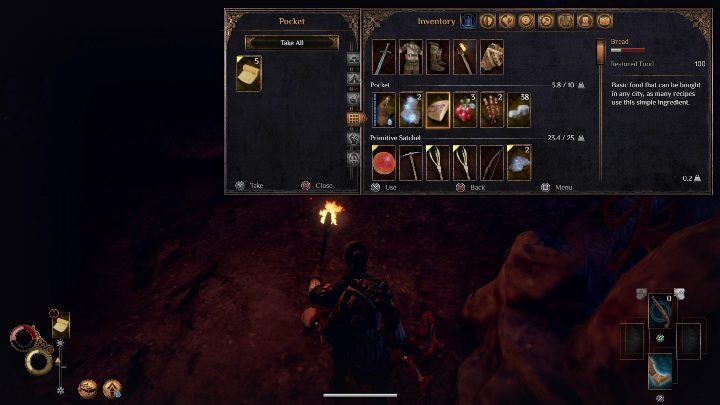This screenshot has width=720, height=405.
Task: Choose the equipped boots slot
Action: [x=438, y=57]
